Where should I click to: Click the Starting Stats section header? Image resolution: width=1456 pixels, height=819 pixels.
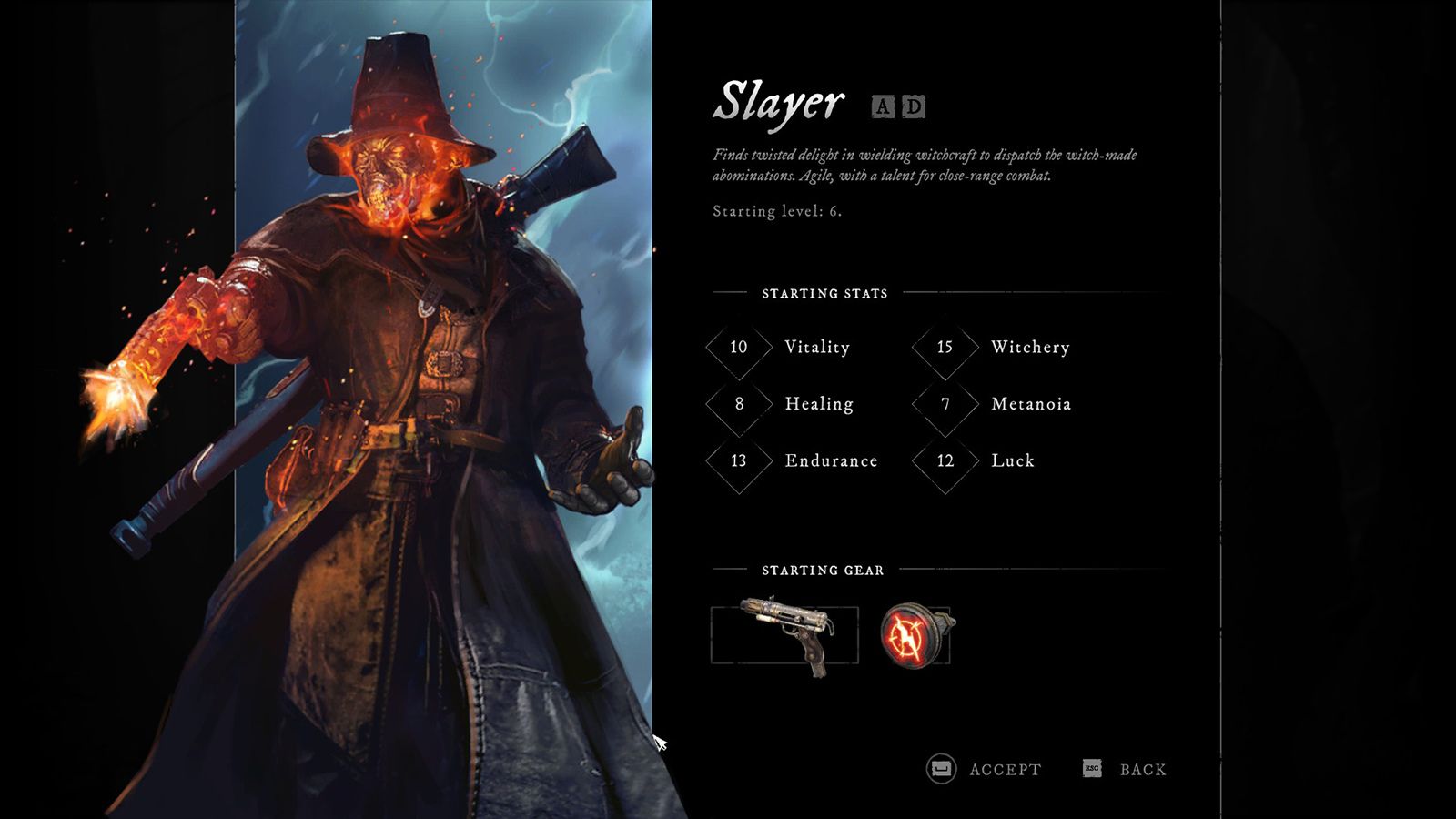(x=824, y=294)
